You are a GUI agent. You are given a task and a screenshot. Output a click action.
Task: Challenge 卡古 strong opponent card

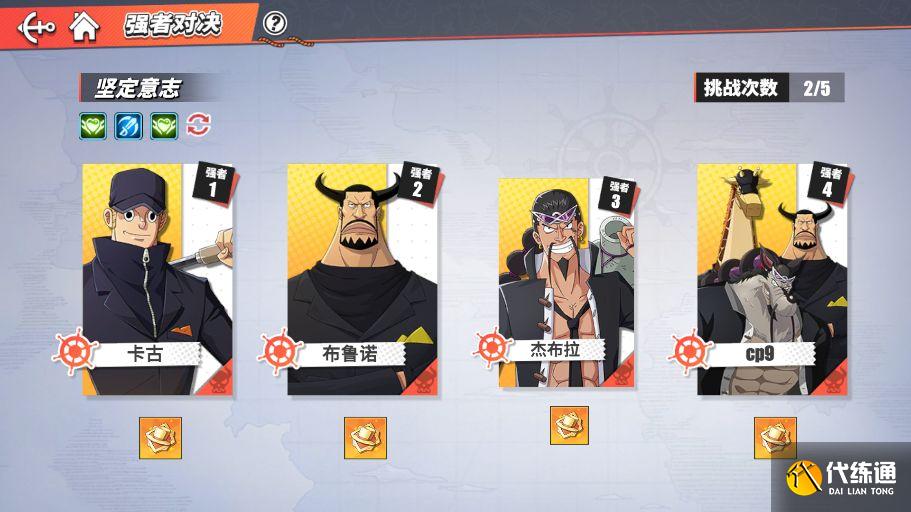point(158,279)
